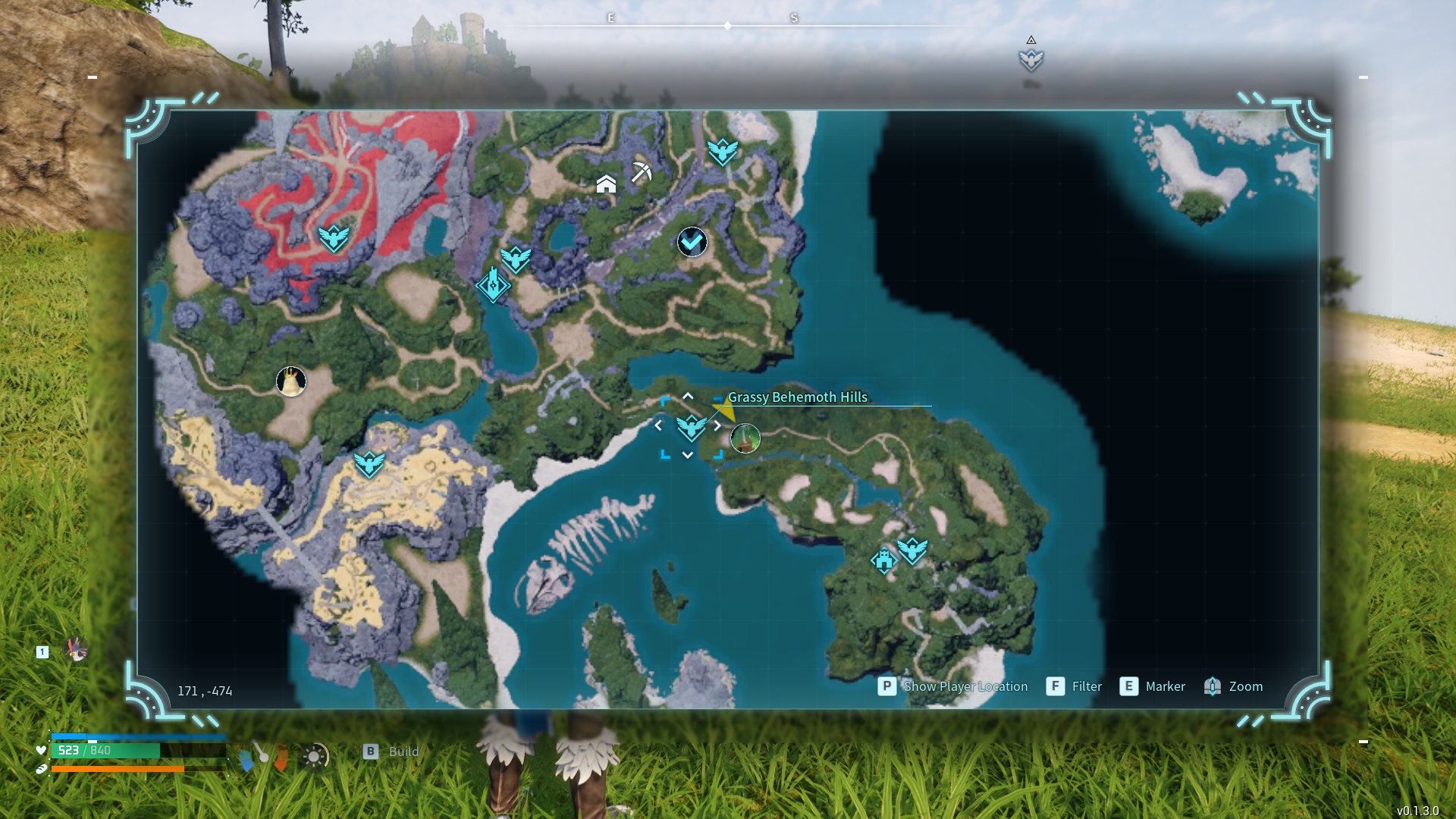Click the Zoom control icon in the bottom bar
Screen dimensions: 1456x819
1213,686
